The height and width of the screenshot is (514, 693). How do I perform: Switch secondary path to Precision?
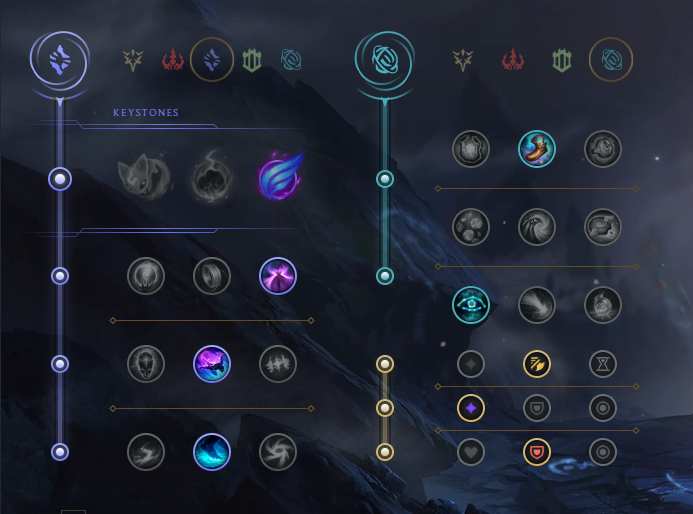(462, 61)
